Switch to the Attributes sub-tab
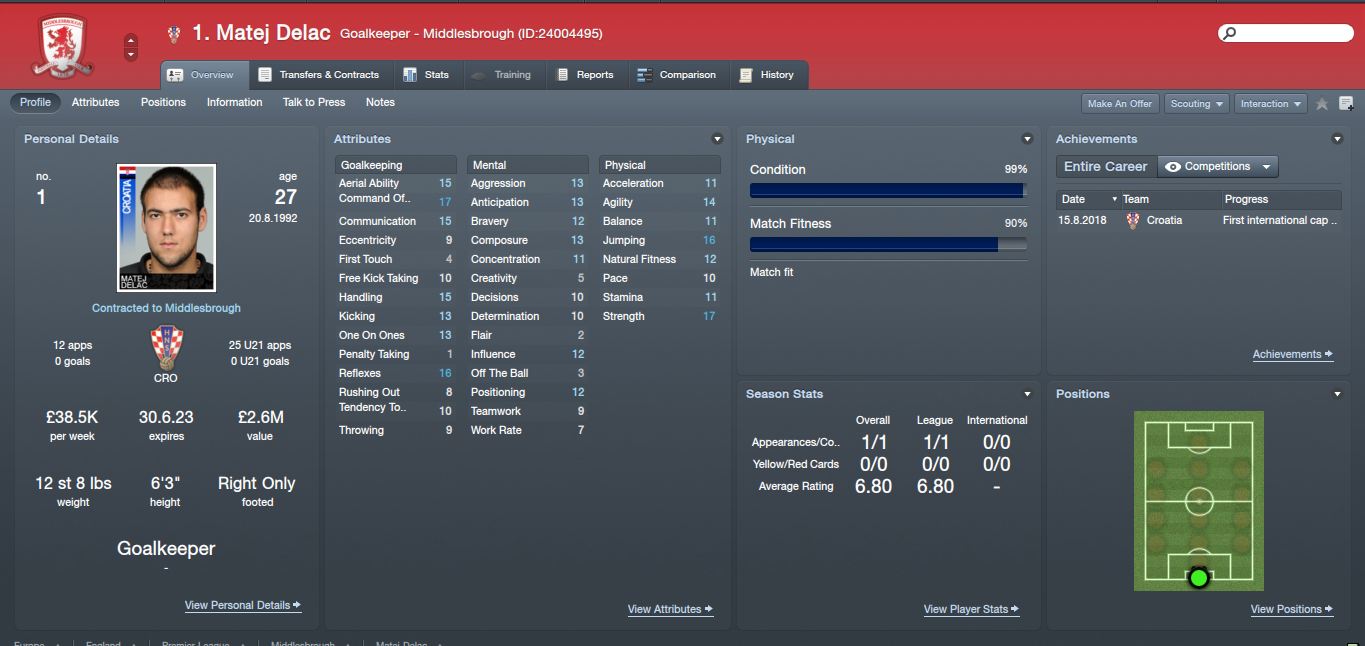 tap(96, 102)
